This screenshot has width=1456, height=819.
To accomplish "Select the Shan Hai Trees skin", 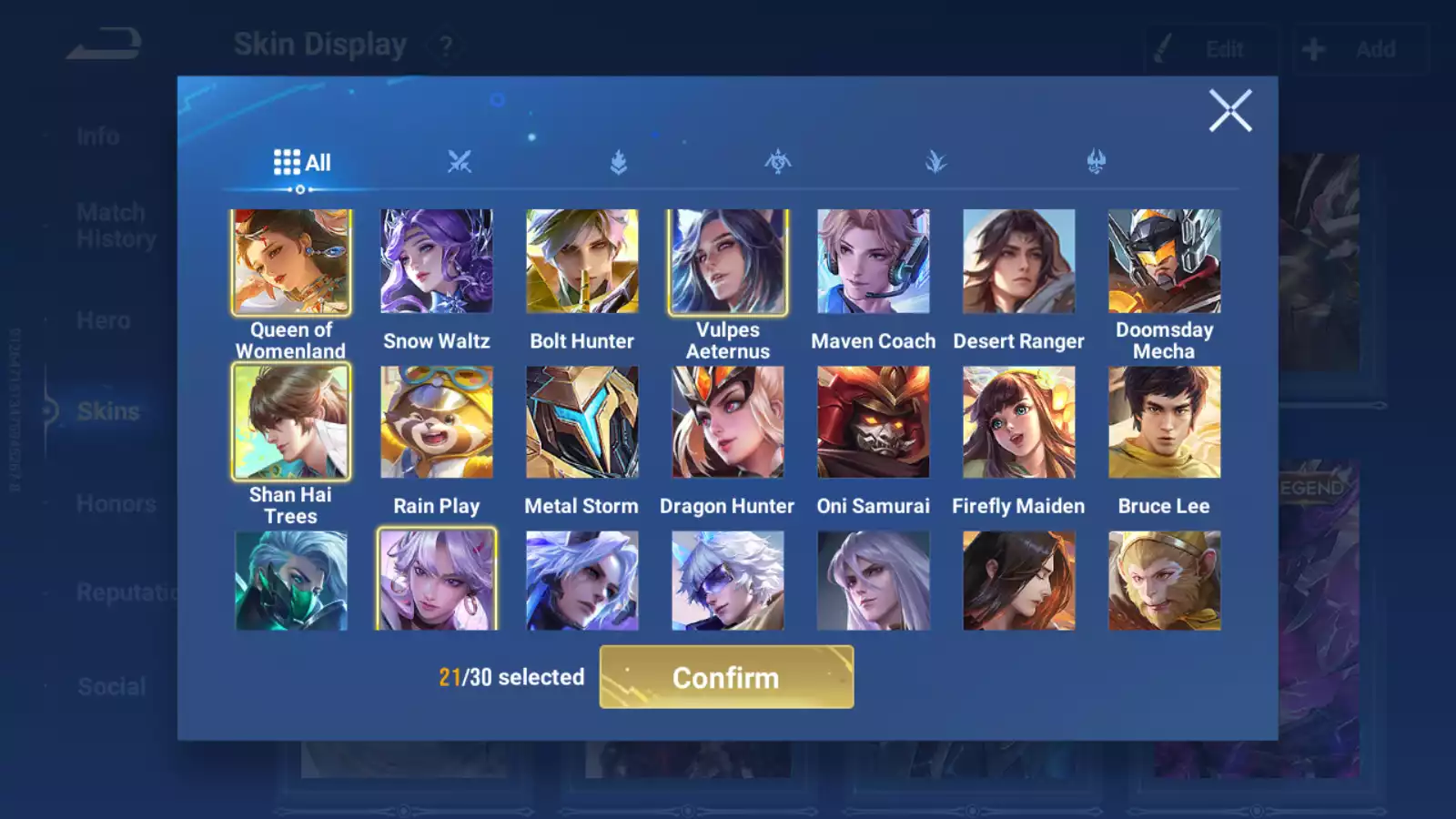I will point(291,422).
